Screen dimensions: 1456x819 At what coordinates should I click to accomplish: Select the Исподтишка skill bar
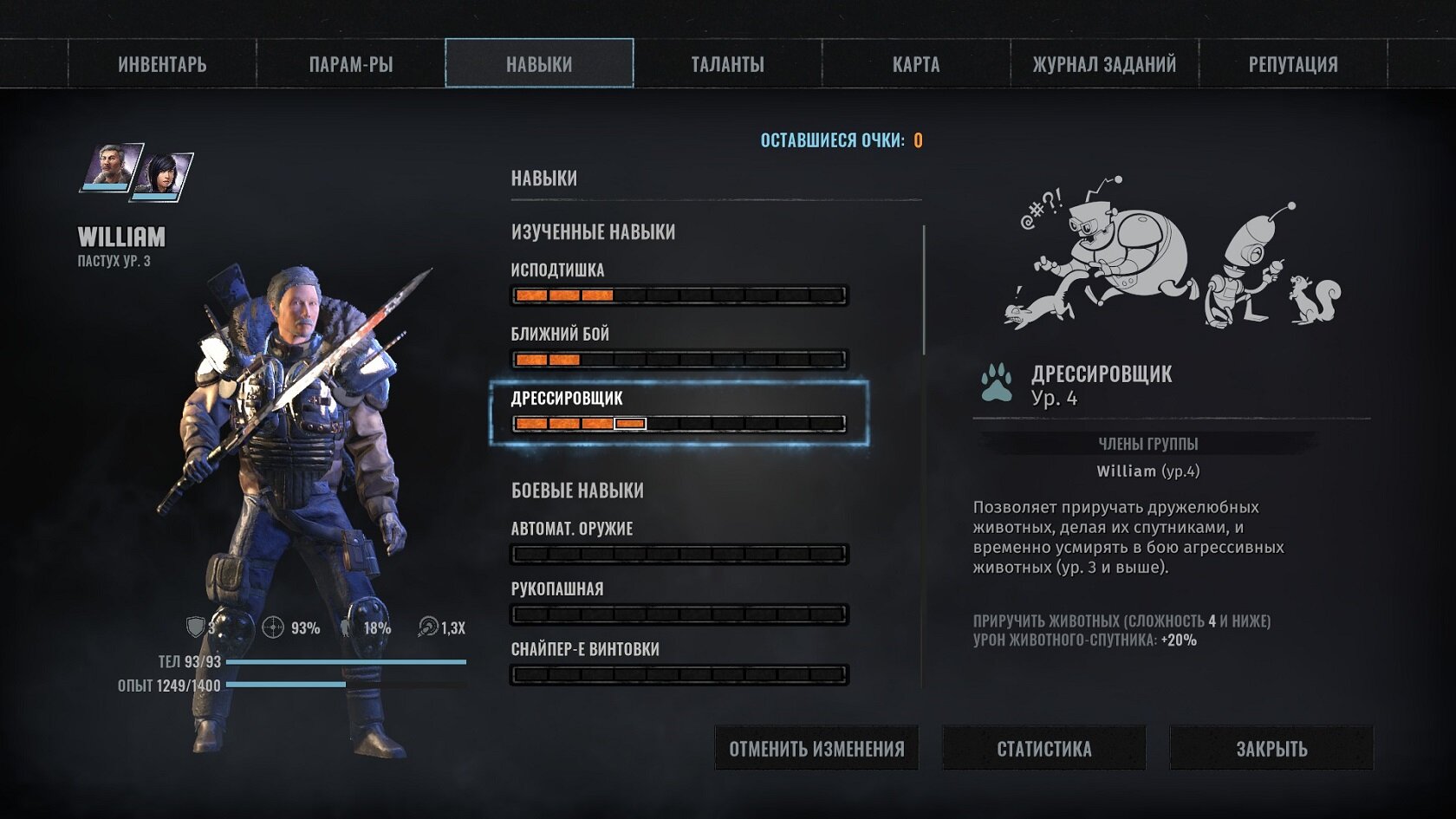click(x=679, y=296)
